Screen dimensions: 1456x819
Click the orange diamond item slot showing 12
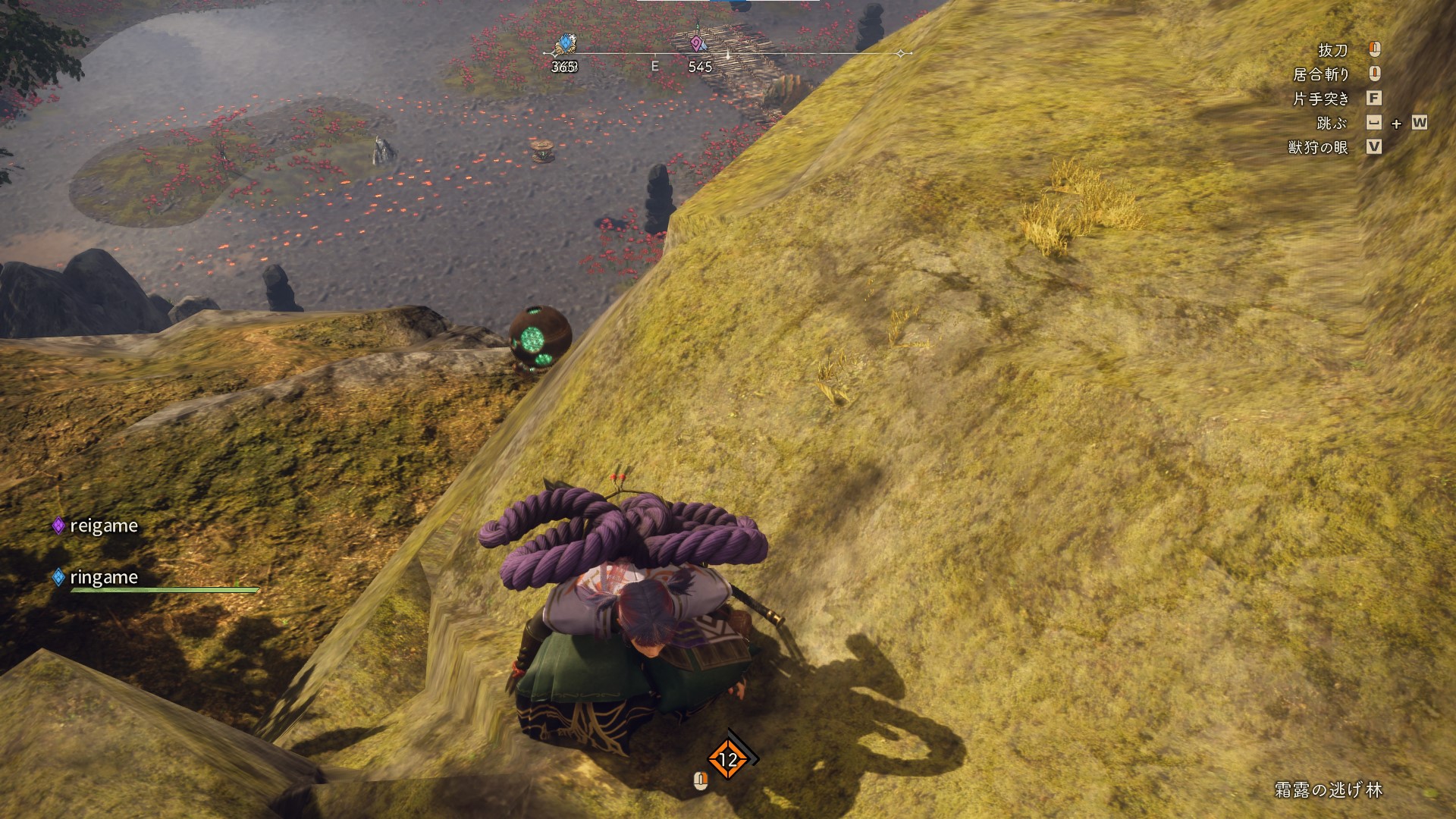tap(728, 759)
